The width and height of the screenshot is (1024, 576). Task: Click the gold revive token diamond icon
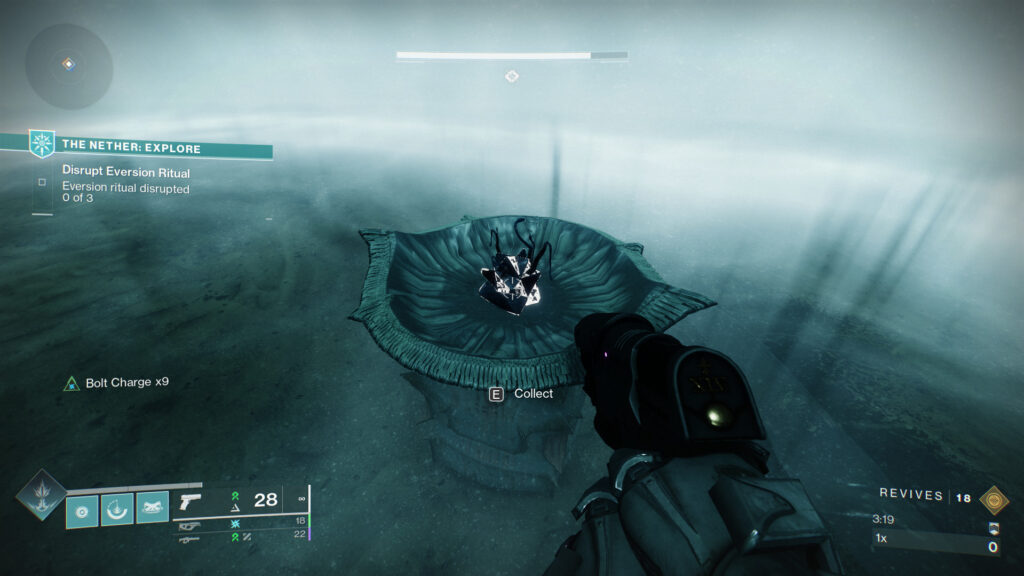pyautogui.click(x=993, y=499)
